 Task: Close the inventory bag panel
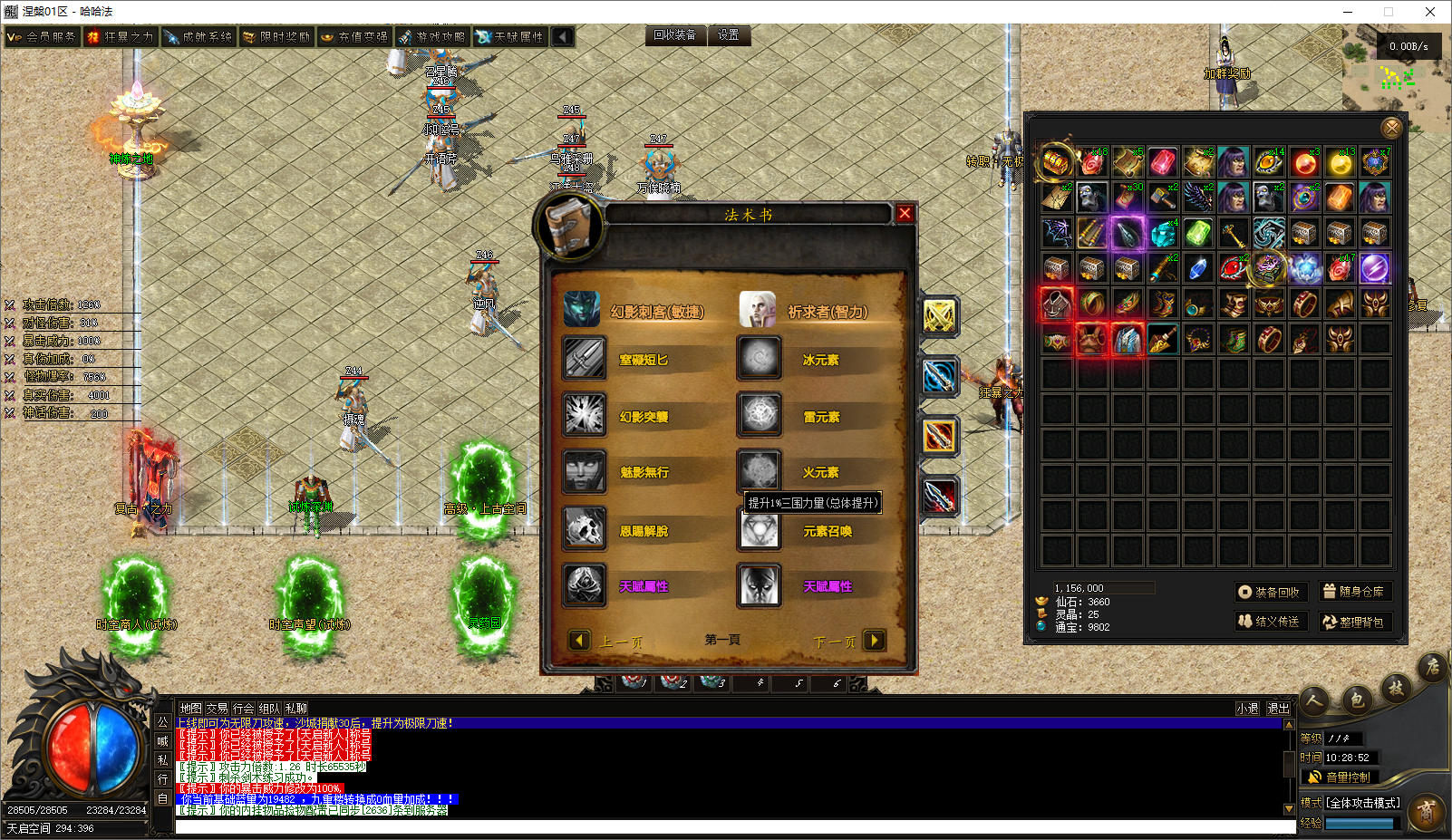coord(1391,128)
